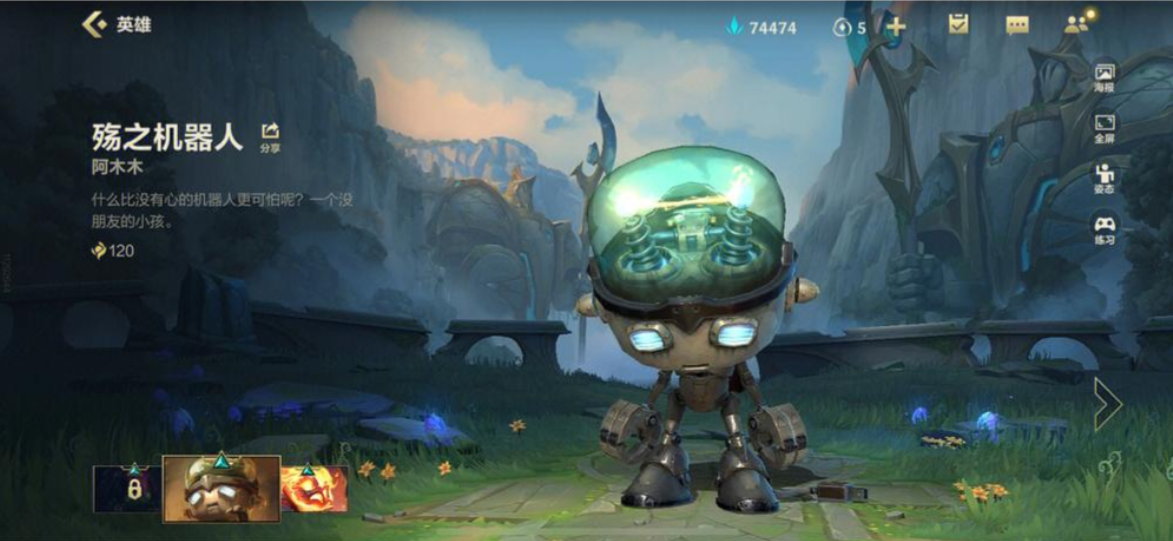The height and width of the screenshot is (541, 1173).
Task: Go to the next hero with the right arrow
Action: tap(1108, 404)
